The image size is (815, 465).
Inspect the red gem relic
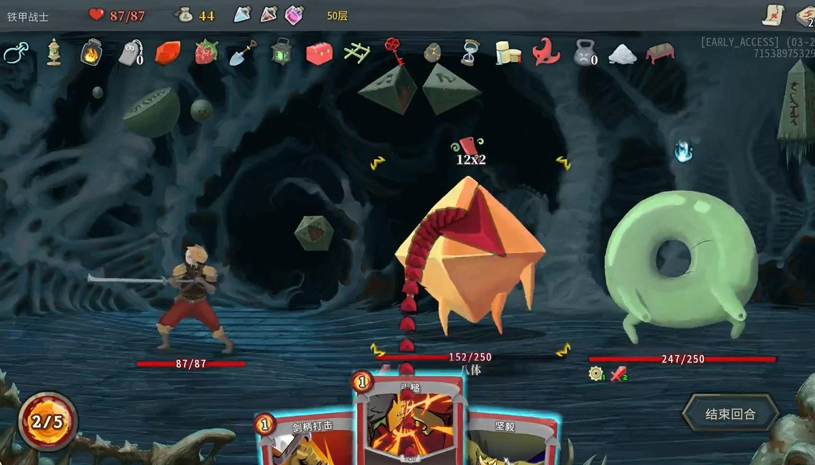168,53
